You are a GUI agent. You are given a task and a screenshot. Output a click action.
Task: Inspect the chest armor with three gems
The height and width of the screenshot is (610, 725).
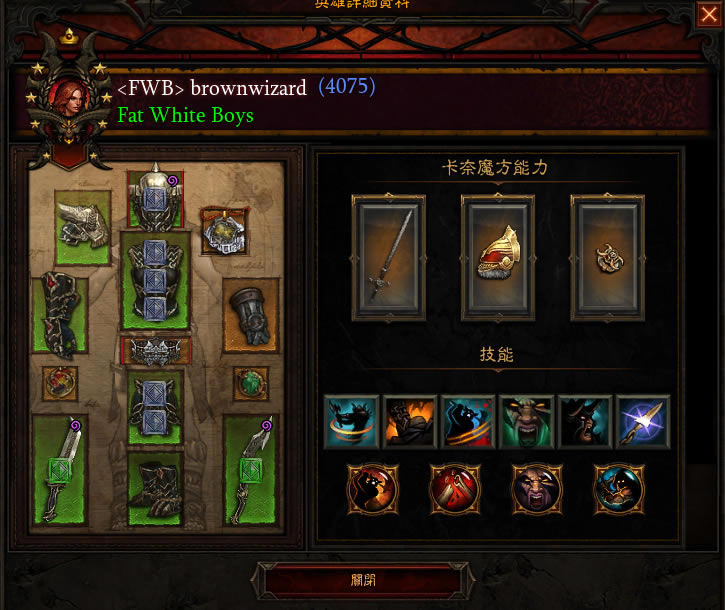(155, 280)
